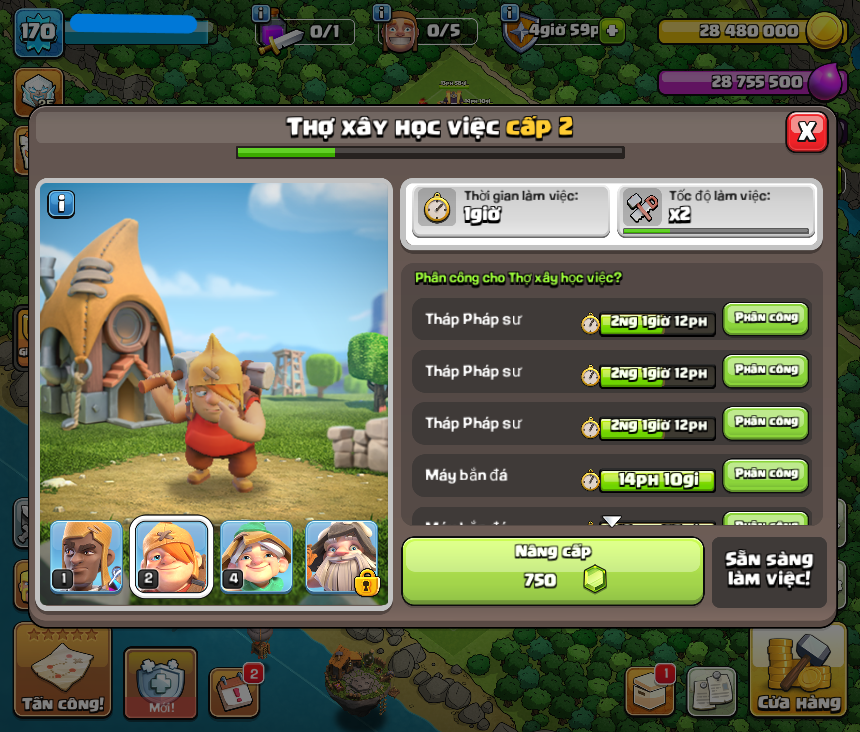The width and height of the screenshot is (860, 732).
Task: Click the level 170 experience badge
Action: point(39,32)
